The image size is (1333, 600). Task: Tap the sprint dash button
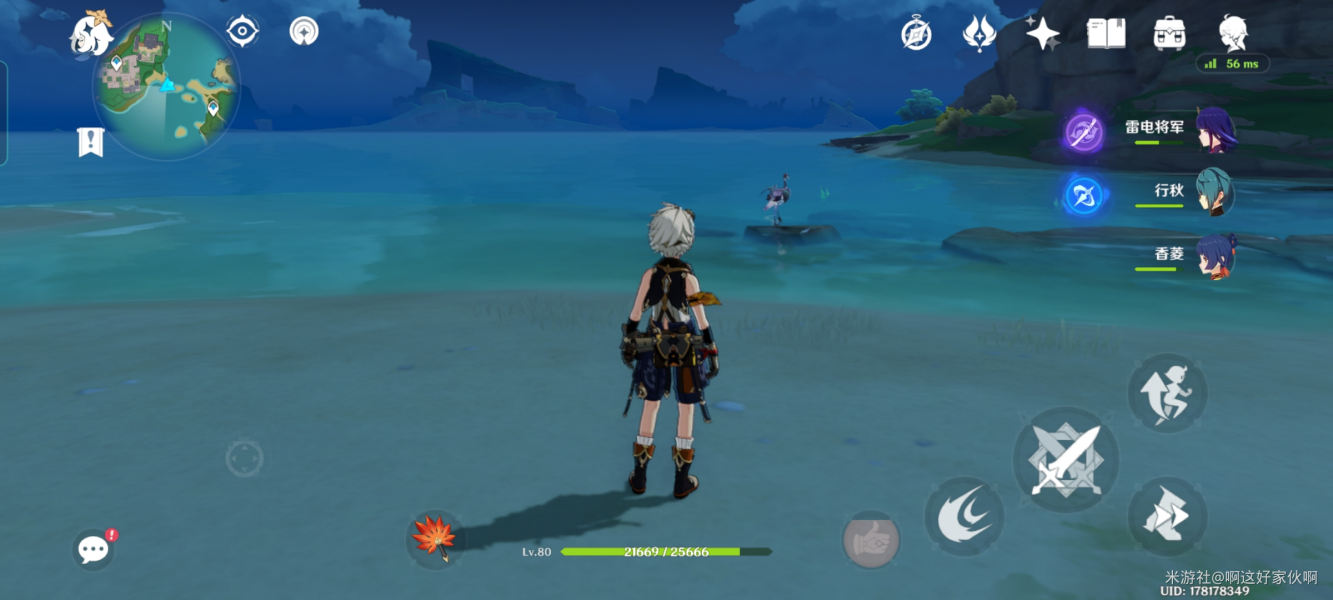pyautogui.click(x=1167, y=517)
